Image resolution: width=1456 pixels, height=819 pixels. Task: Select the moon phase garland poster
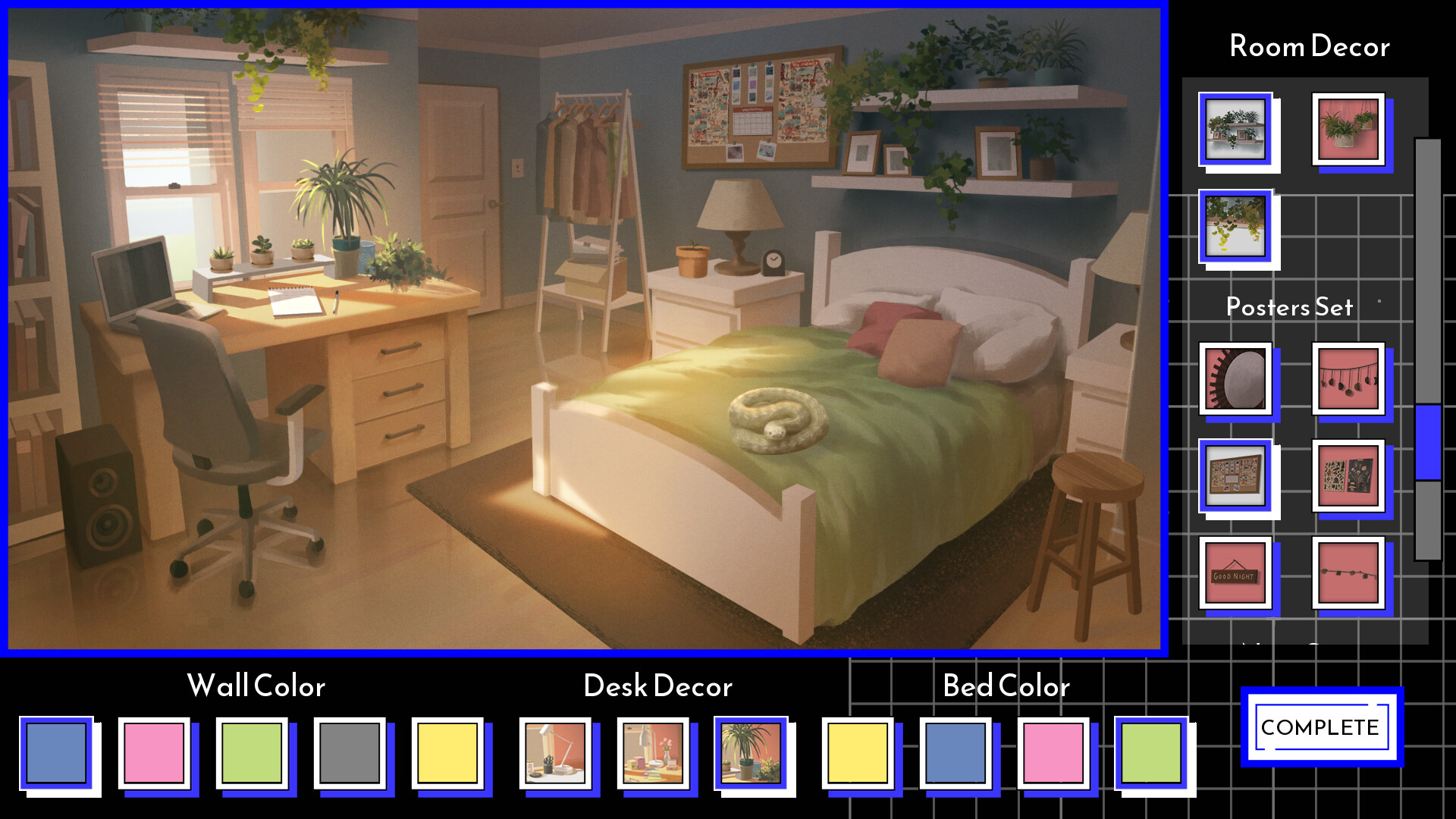1348,378
